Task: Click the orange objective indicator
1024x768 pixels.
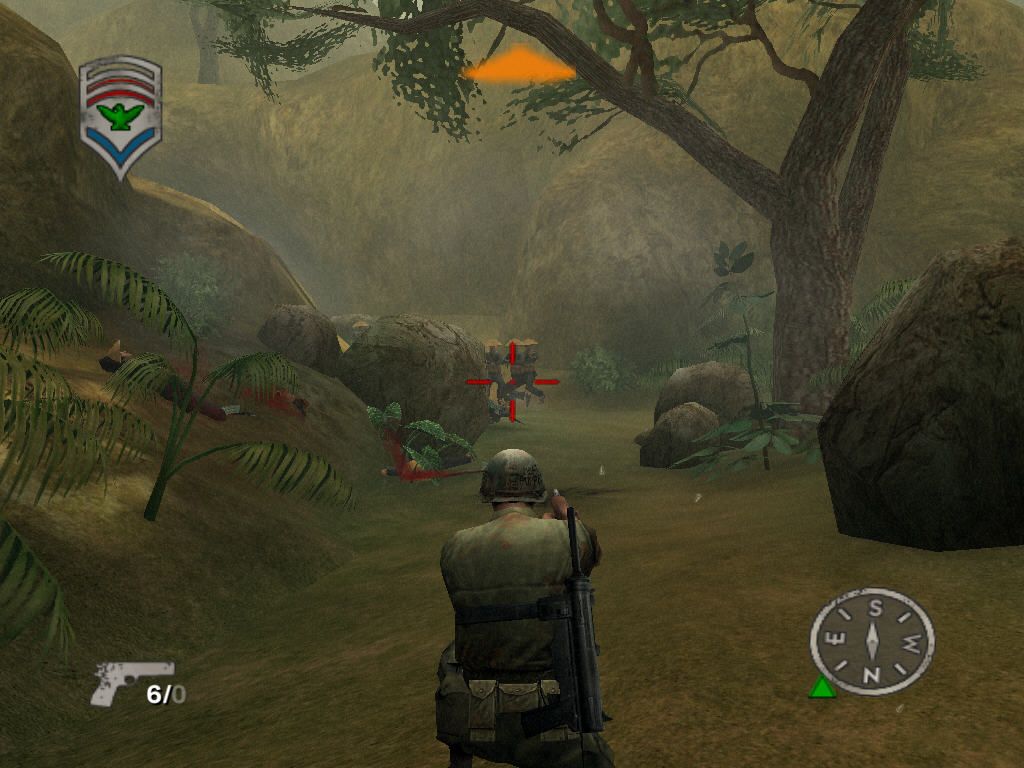Action: (x=520, y=67)
